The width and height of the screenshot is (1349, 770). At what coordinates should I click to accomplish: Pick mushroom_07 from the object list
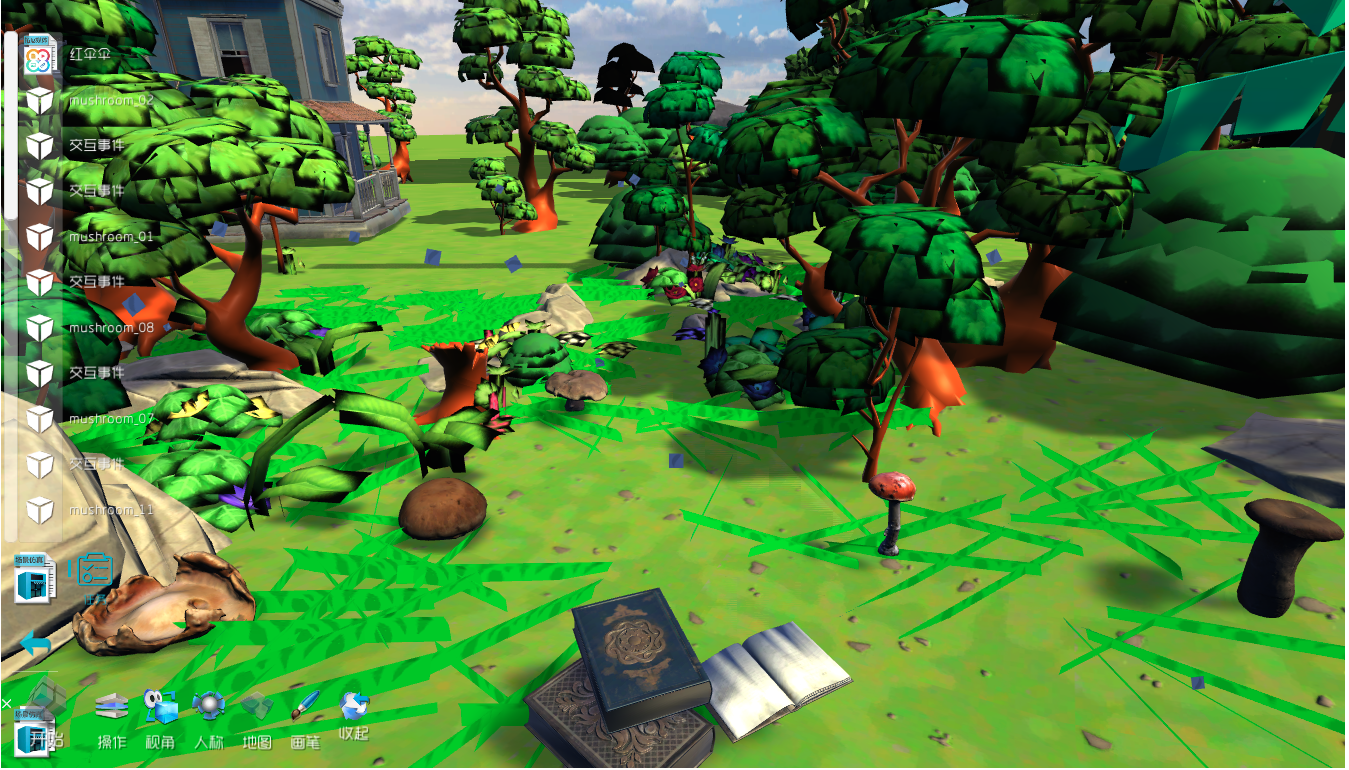point(110,419)
